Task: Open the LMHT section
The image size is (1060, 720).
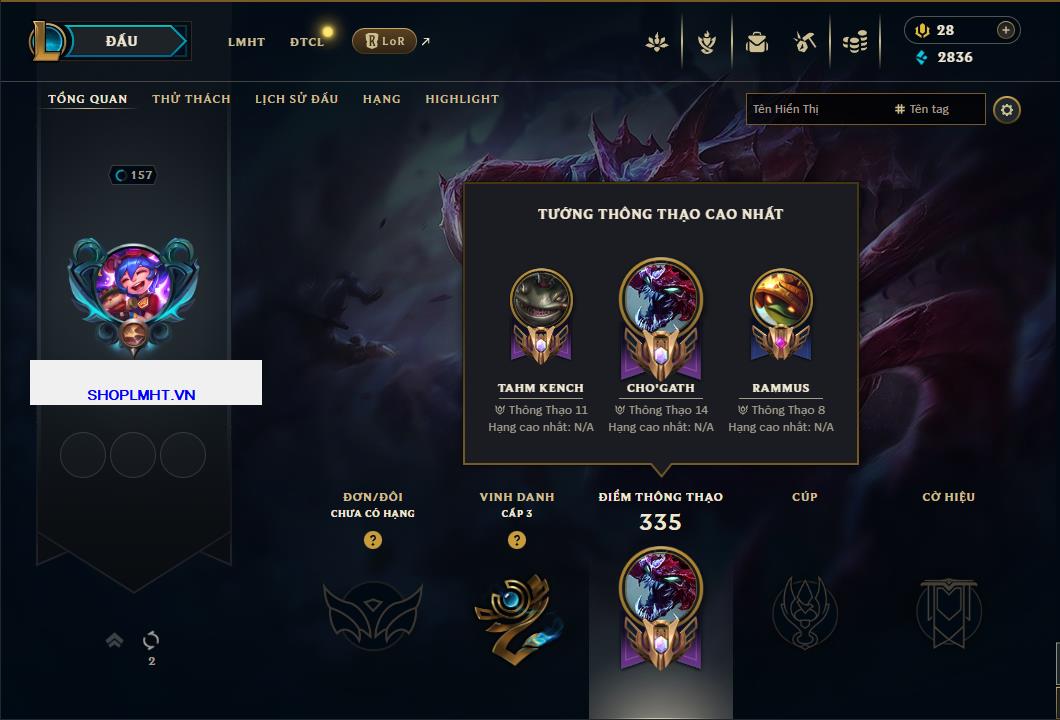Action: [246, 42]
